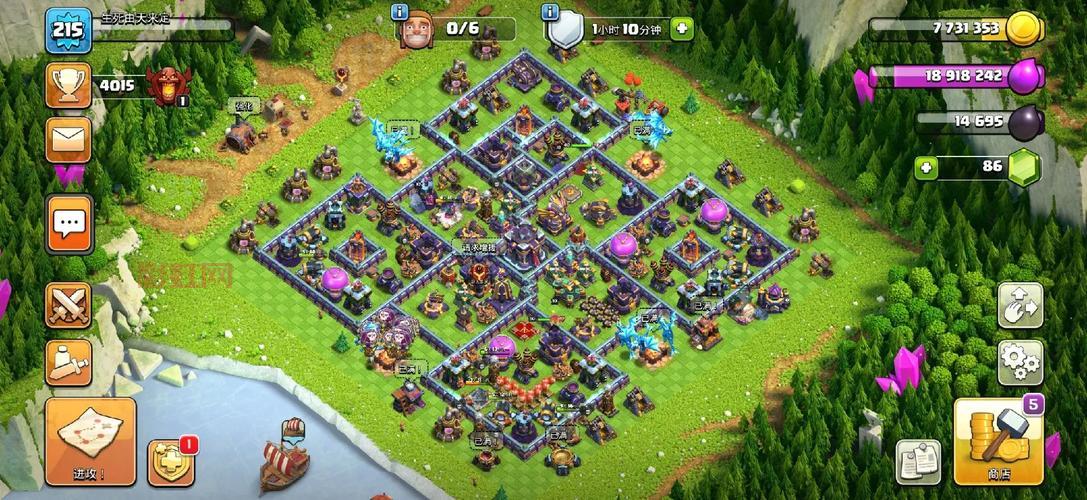
Task: Tap the level 215 experience badge
Action: point(67,30)
